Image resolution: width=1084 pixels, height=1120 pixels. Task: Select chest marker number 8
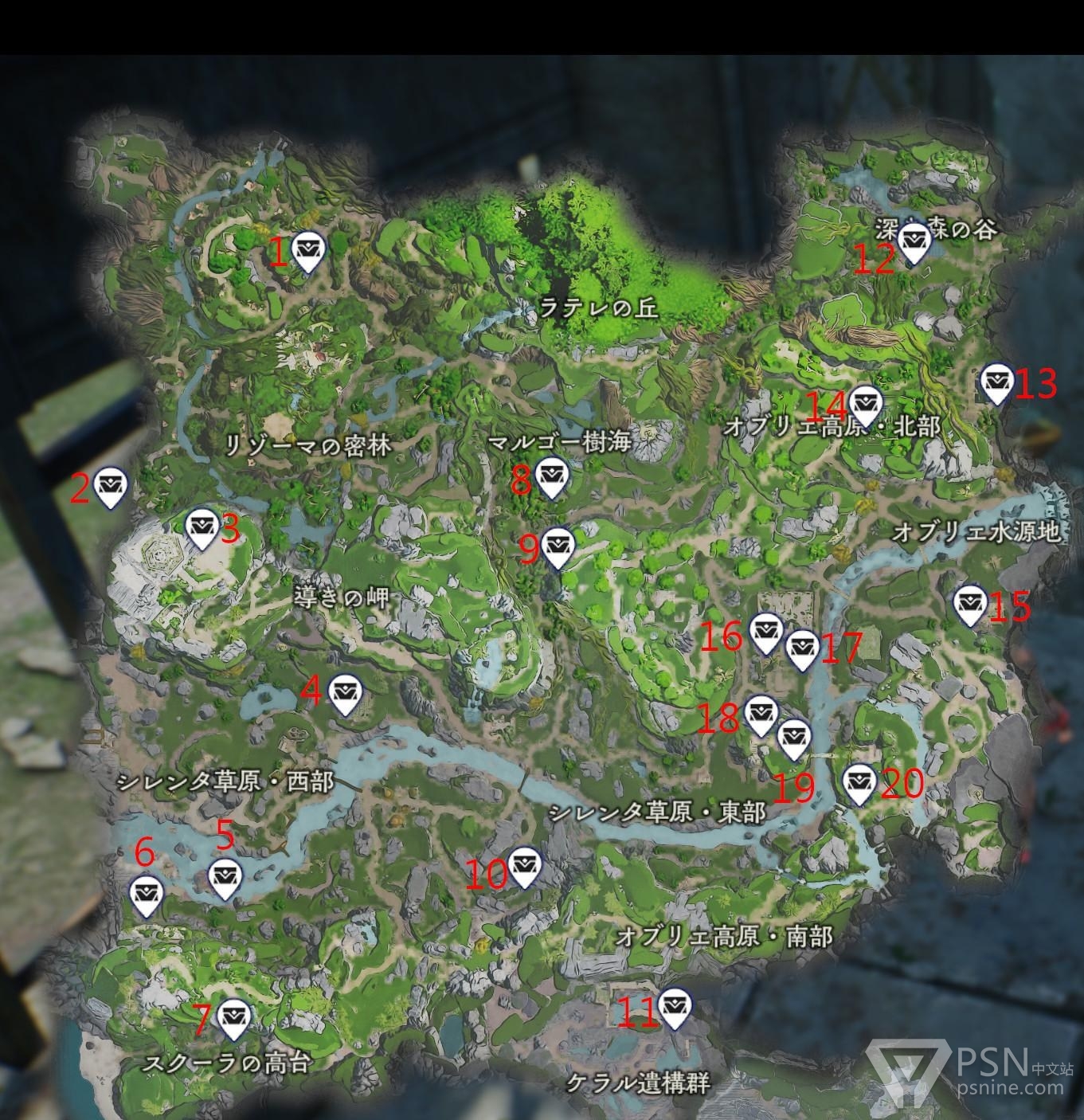click(x=550, y=476)
